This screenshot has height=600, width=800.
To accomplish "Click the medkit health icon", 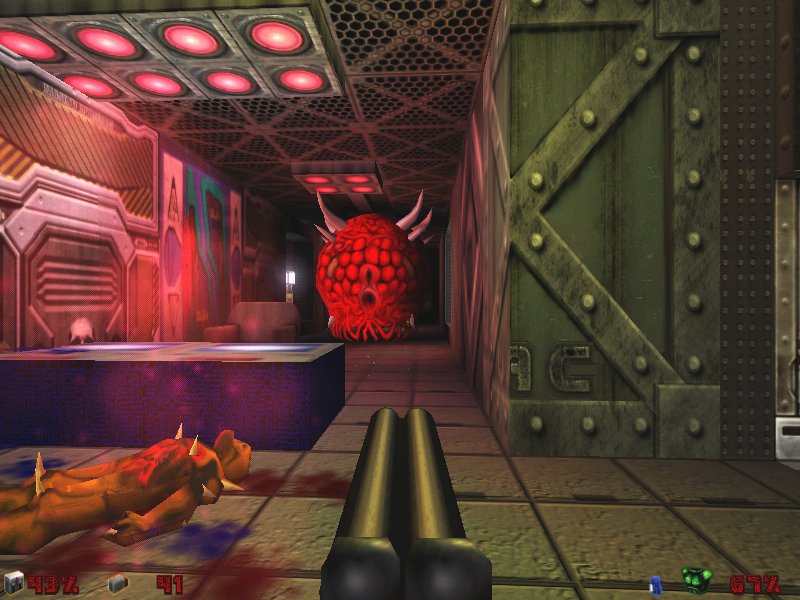I will click(13, 582).
